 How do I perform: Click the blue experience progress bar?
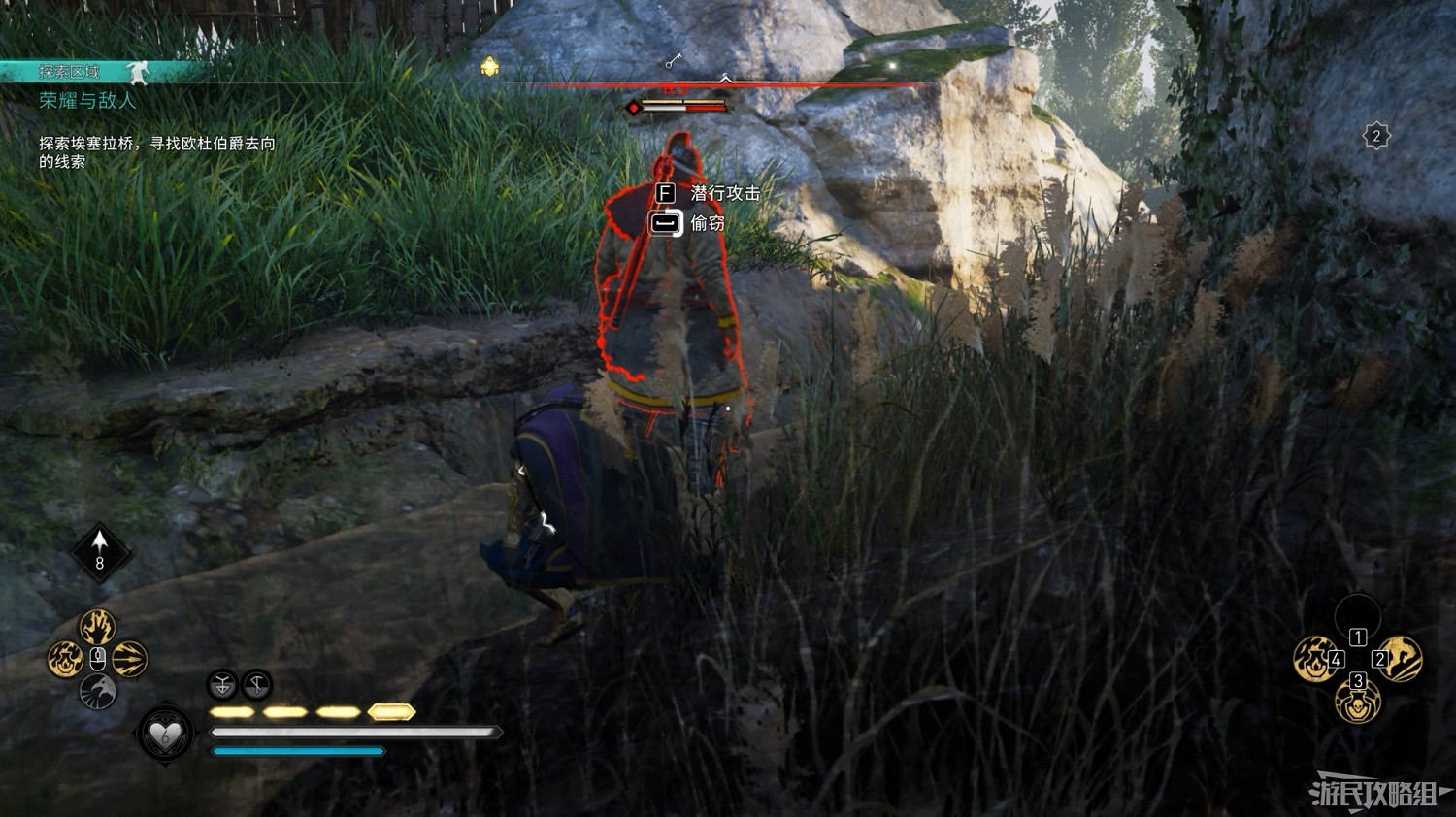coord(296,751)
